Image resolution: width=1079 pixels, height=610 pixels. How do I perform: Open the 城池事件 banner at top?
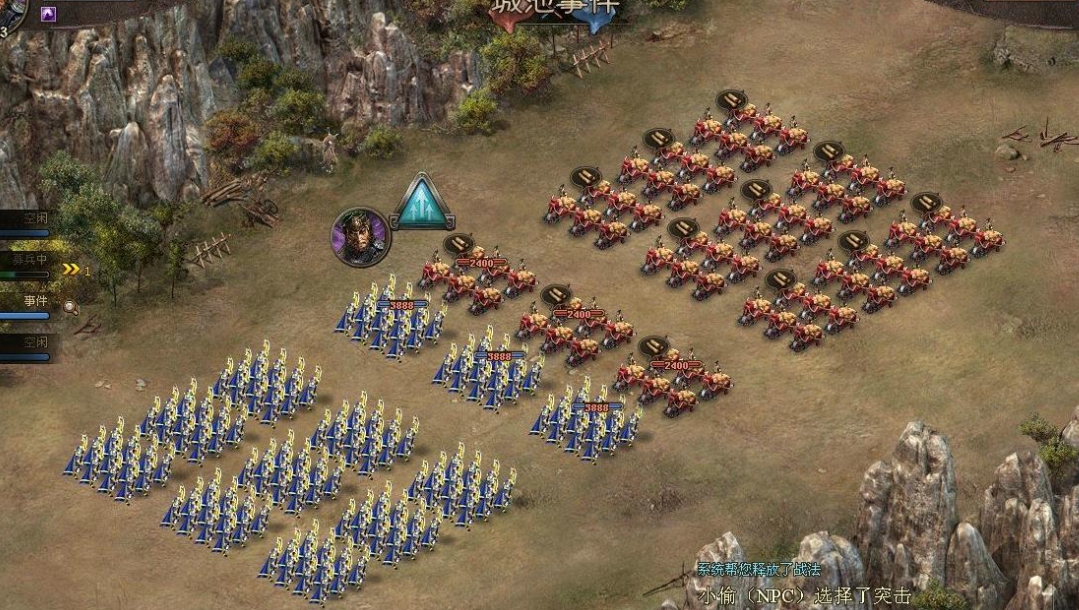click(x=555, y=10)
